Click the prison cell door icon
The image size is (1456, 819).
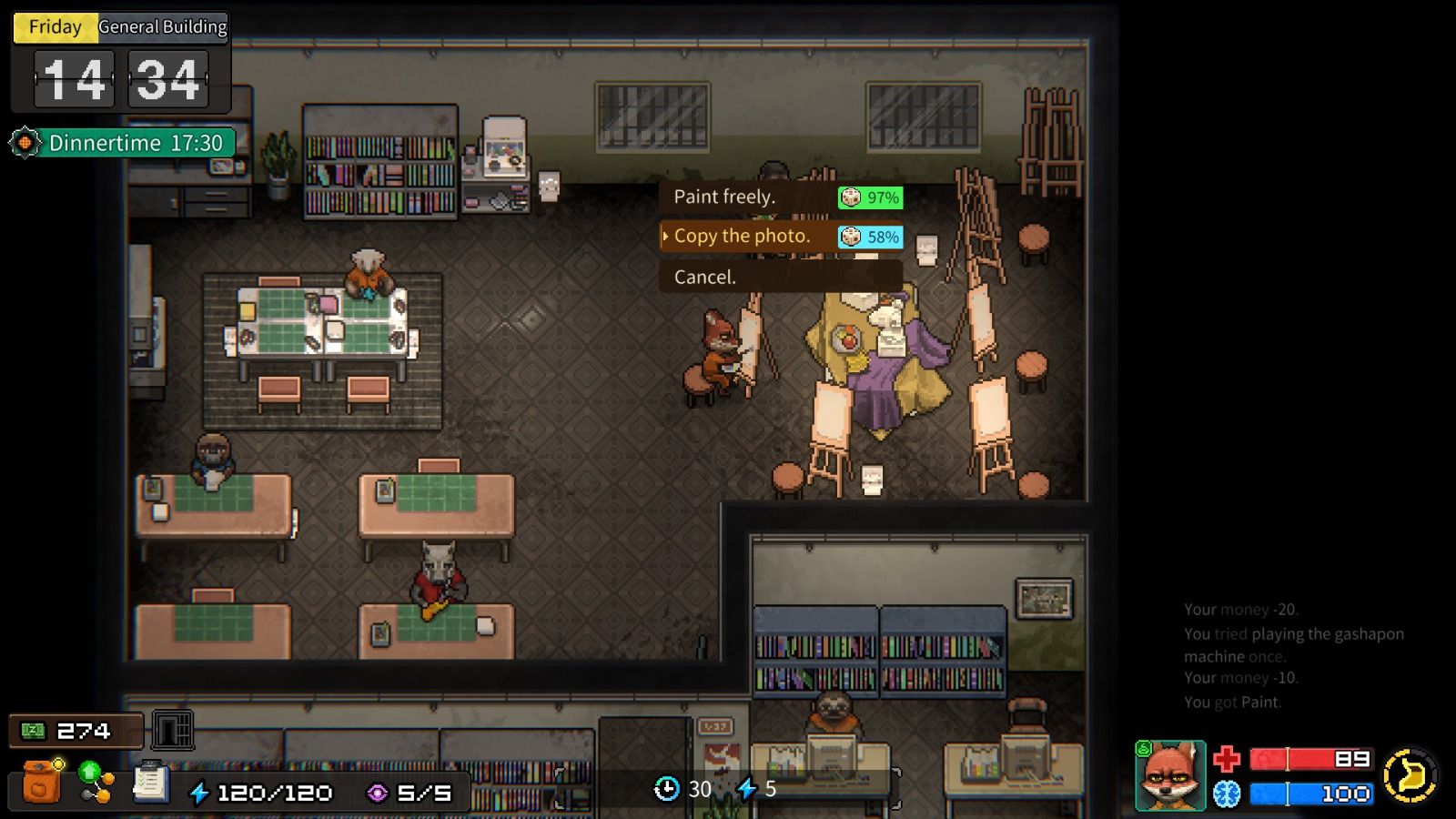pyautogui.click(x=172, y=730)
